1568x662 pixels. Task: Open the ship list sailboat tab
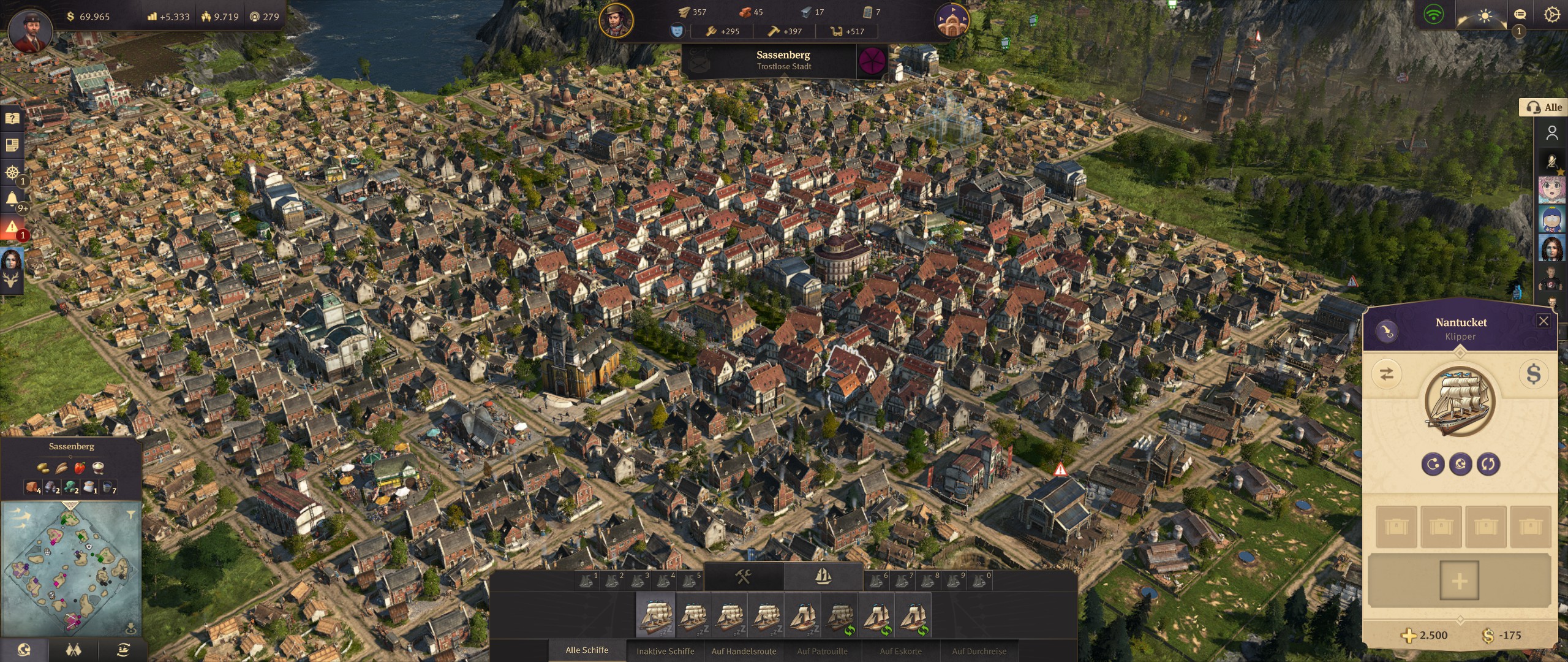[x=823, y=577]
